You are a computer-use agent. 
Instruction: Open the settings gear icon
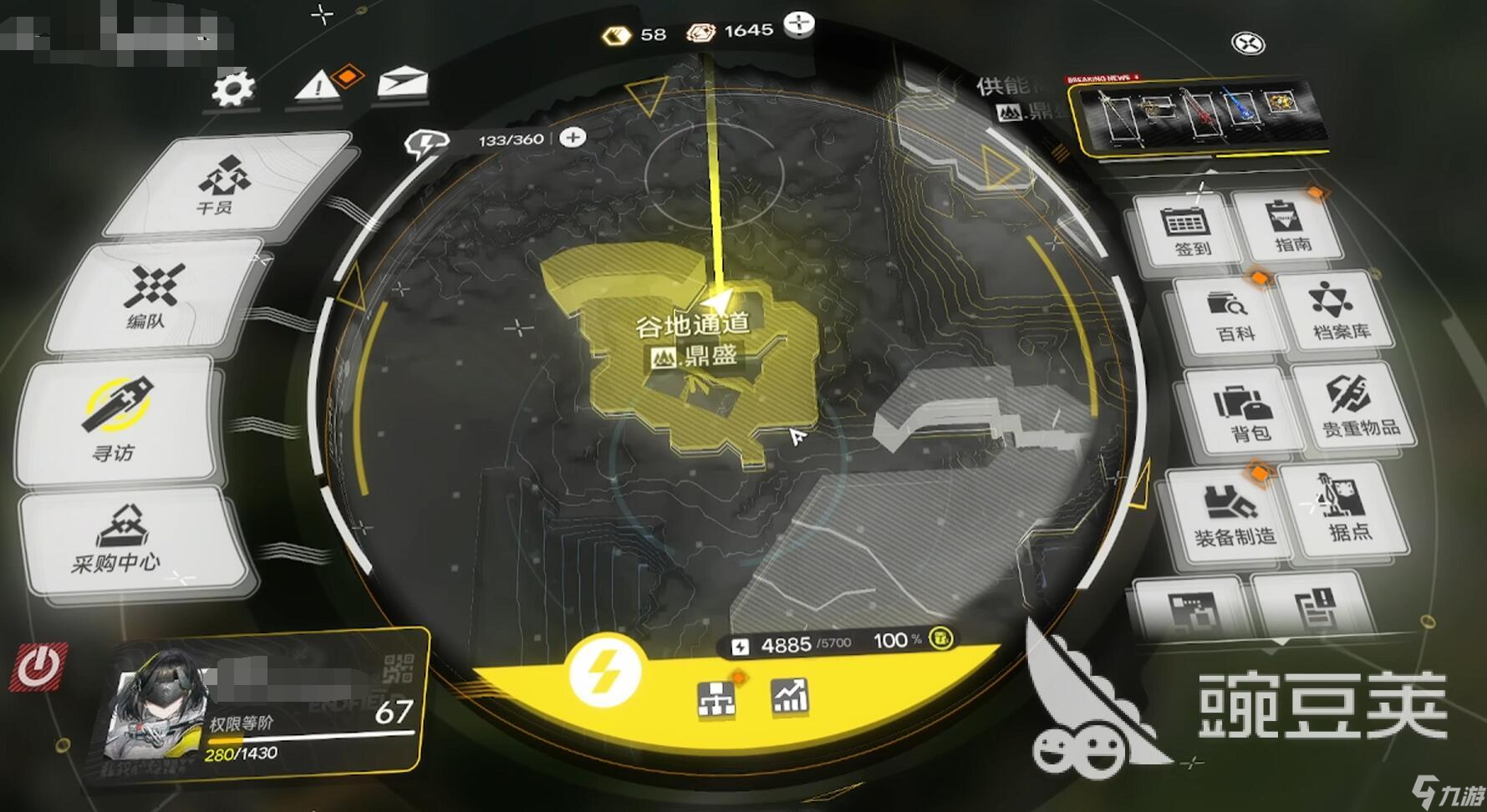pos(232,88)
